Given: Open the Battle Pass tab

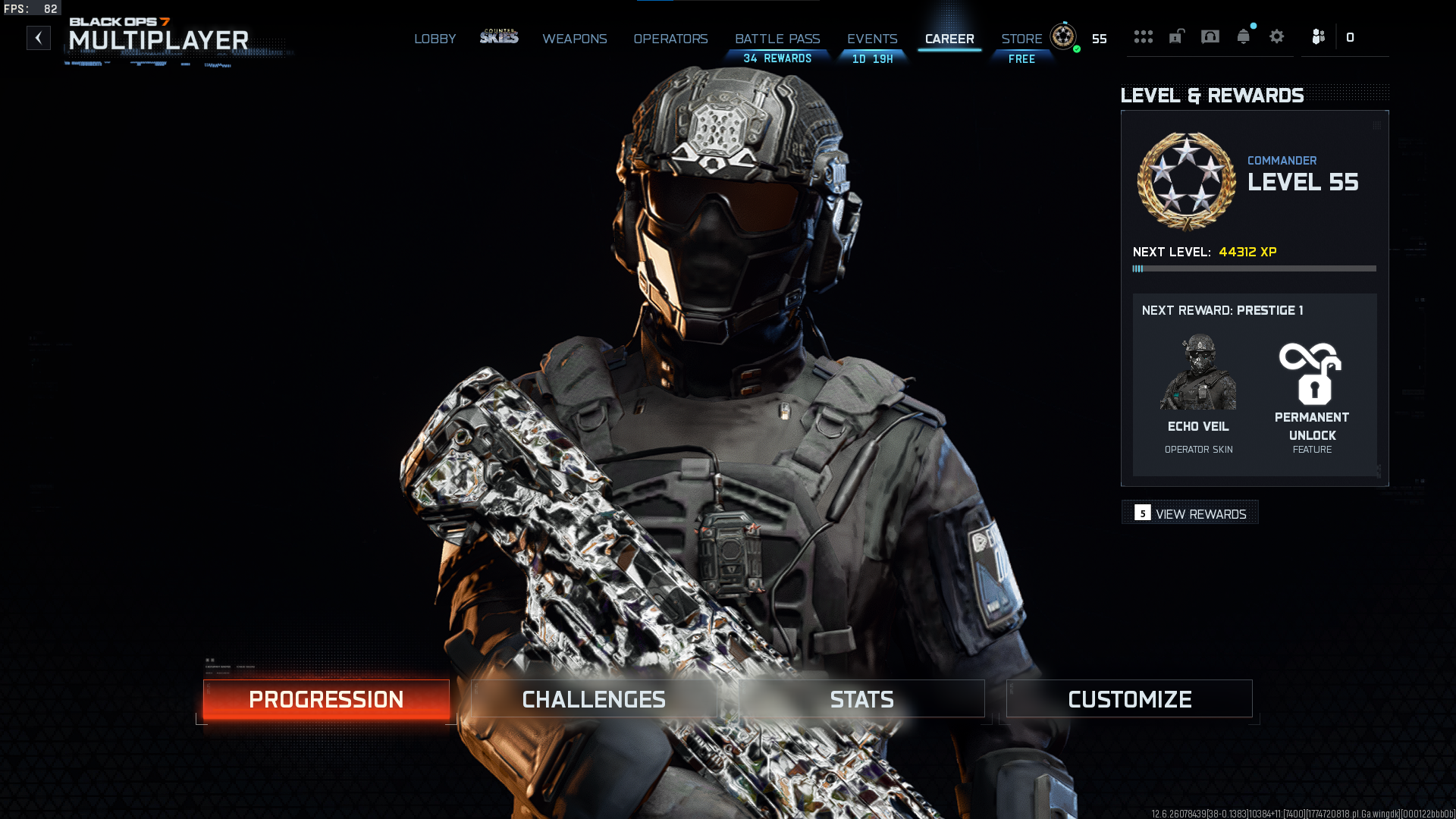Looking at the screenshot, I should pos(777,39).
